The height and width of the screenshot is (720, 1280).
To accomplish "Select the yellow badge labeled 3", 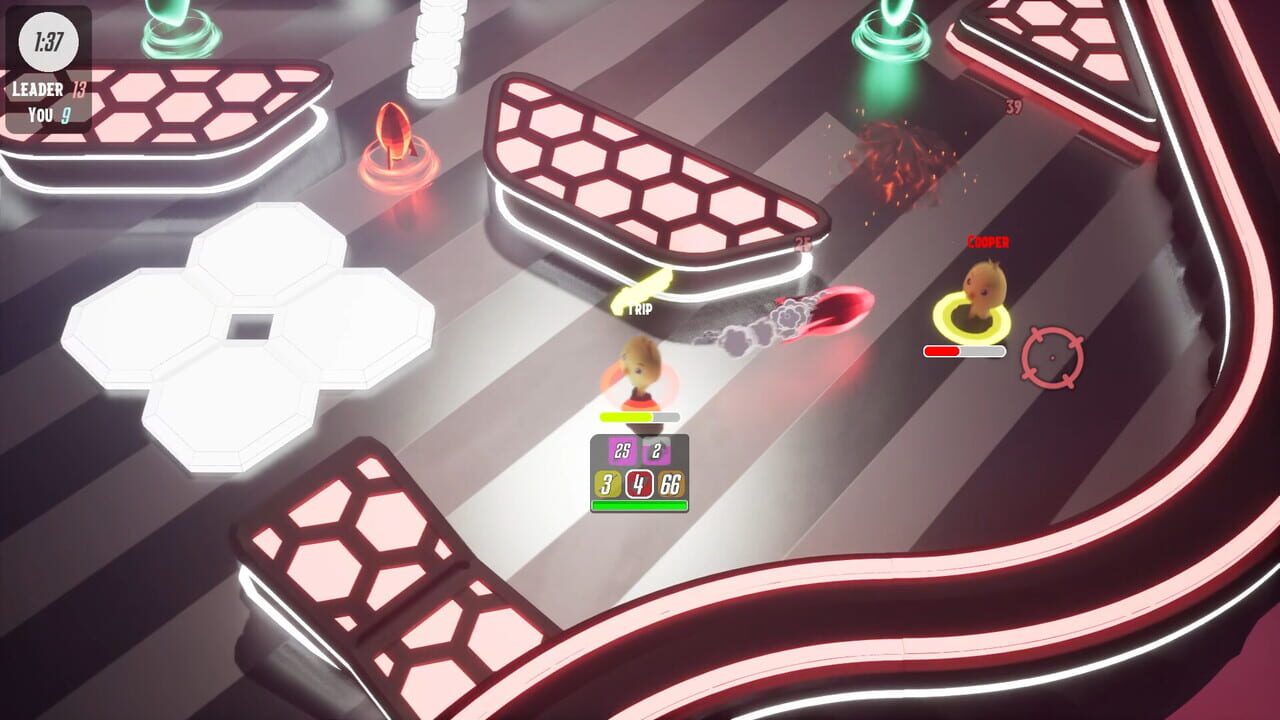I will tap(606, 484).
